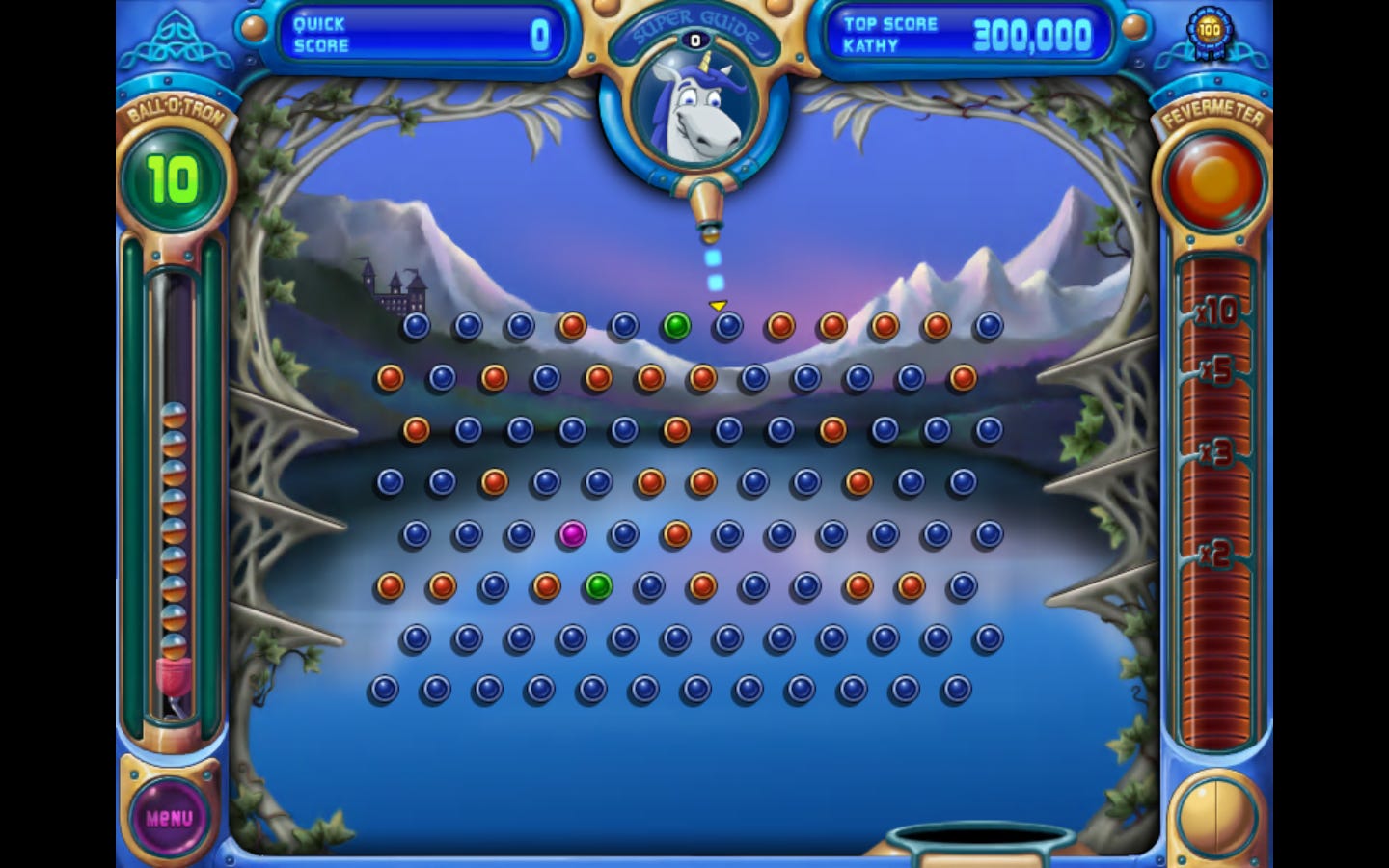Select an orange peg near the left edge

[x=390, y=377]
